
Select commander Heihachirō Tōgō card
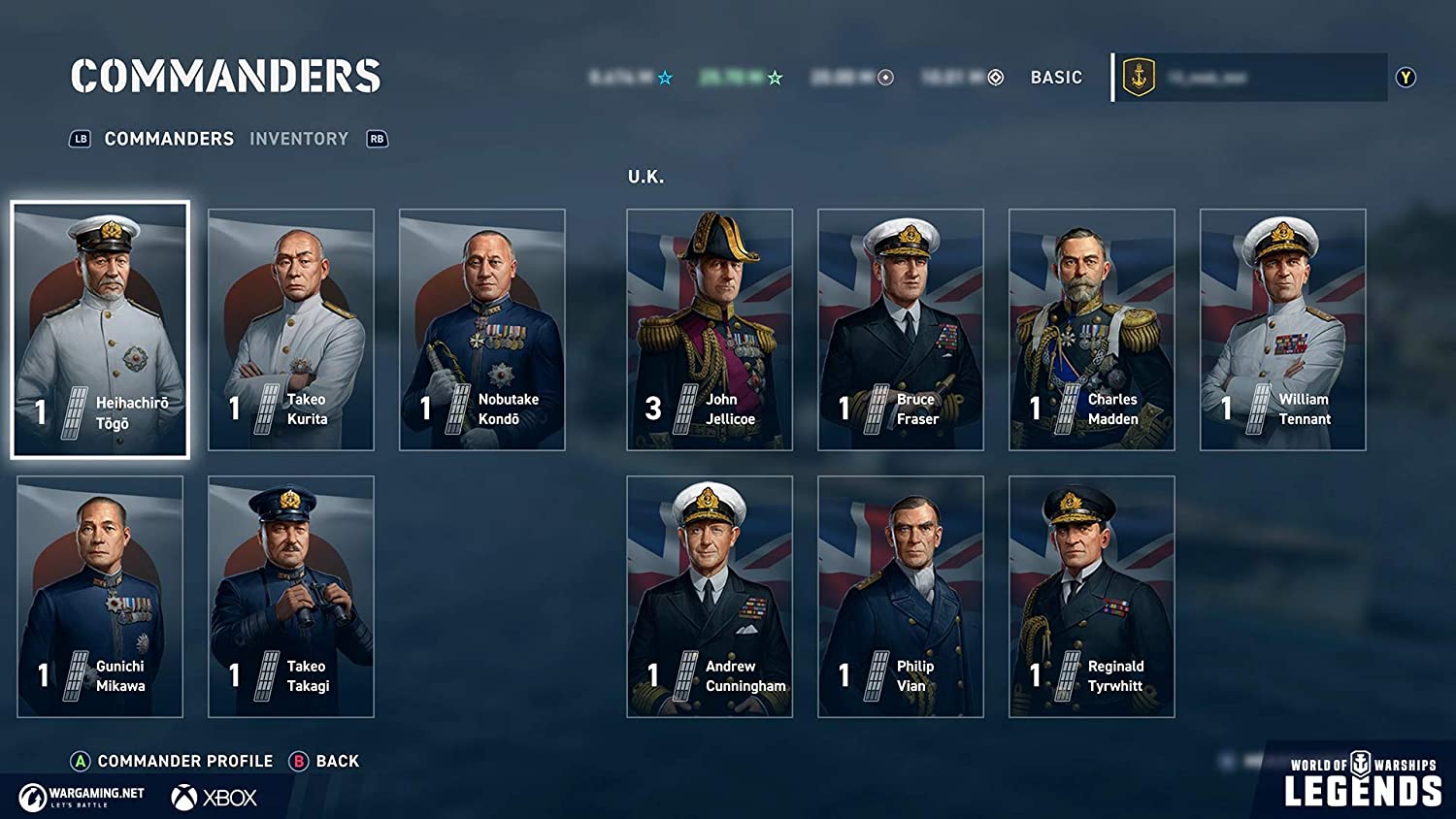pyautogui.click(x=100, y=329)
